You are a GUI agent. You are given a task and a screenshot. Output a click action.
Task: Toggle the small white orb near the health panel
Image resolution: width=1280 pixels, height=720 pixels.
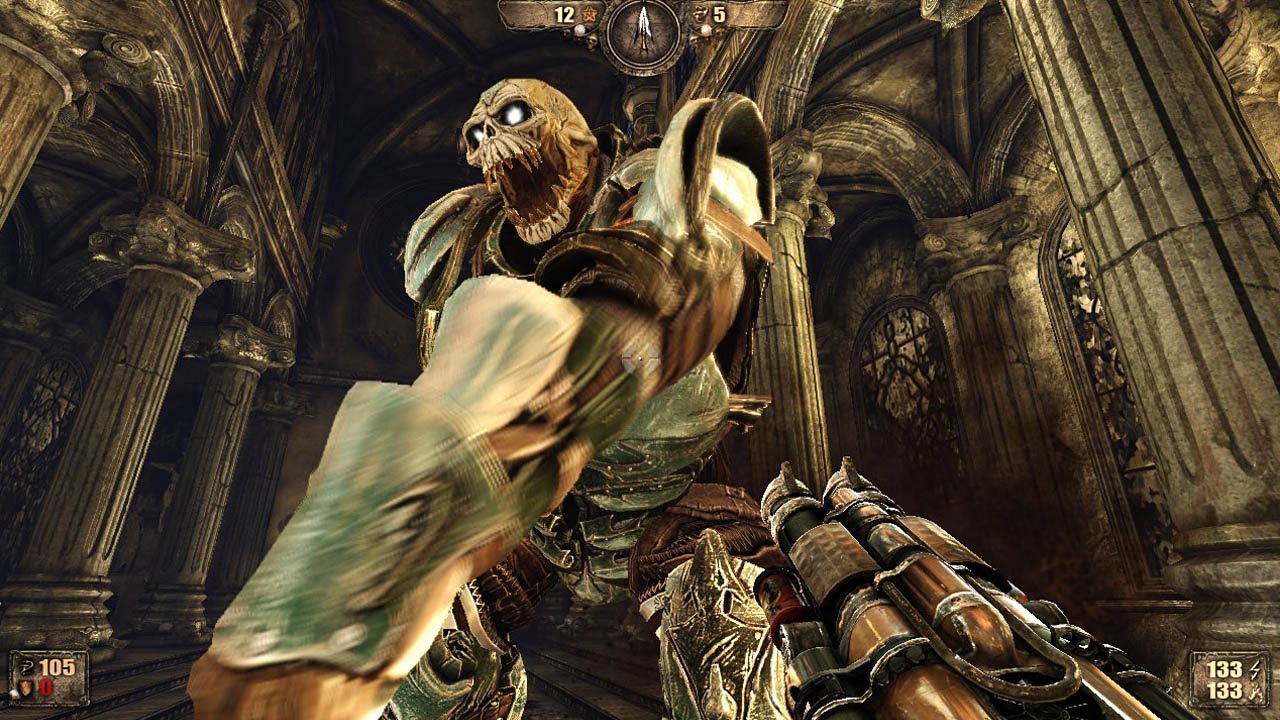coord(13,695)
